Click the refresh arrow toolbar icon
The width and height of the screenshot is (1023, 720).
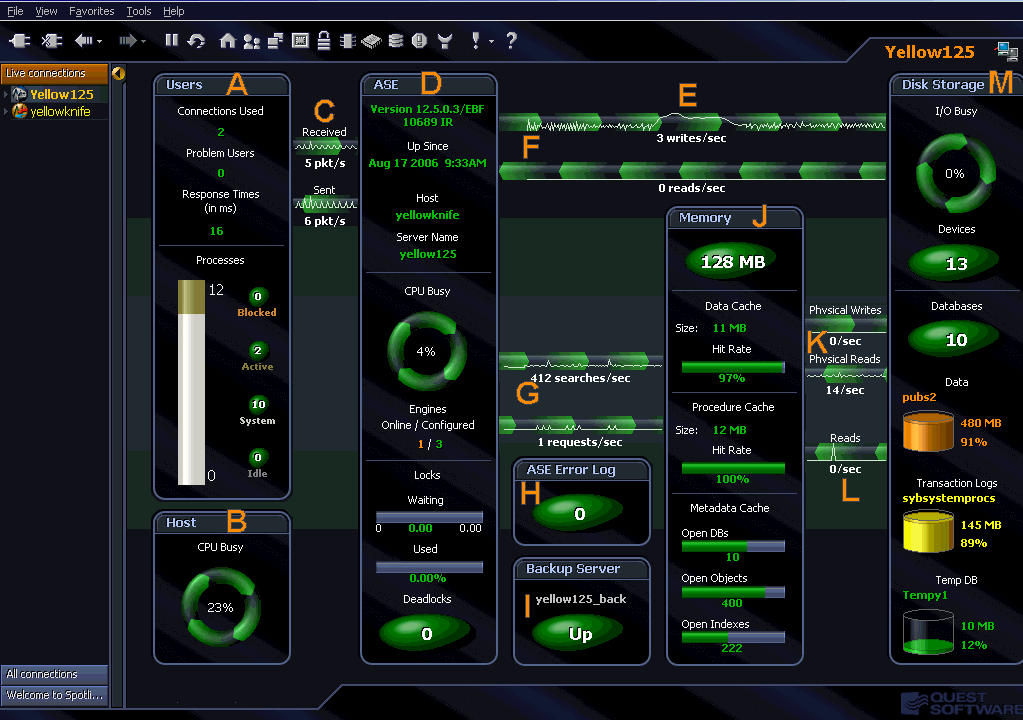coord(197,41)
